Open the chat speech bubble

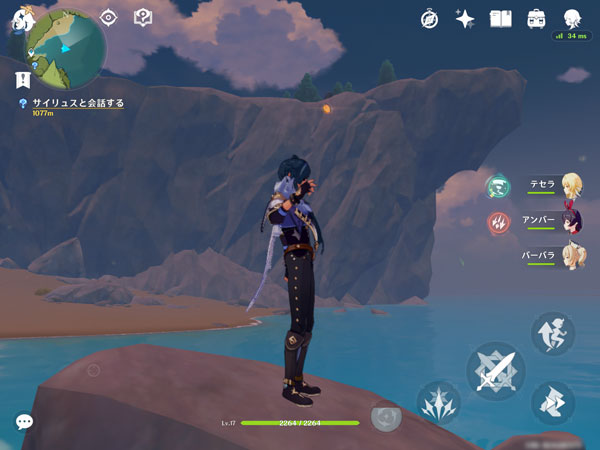point(24,422)
